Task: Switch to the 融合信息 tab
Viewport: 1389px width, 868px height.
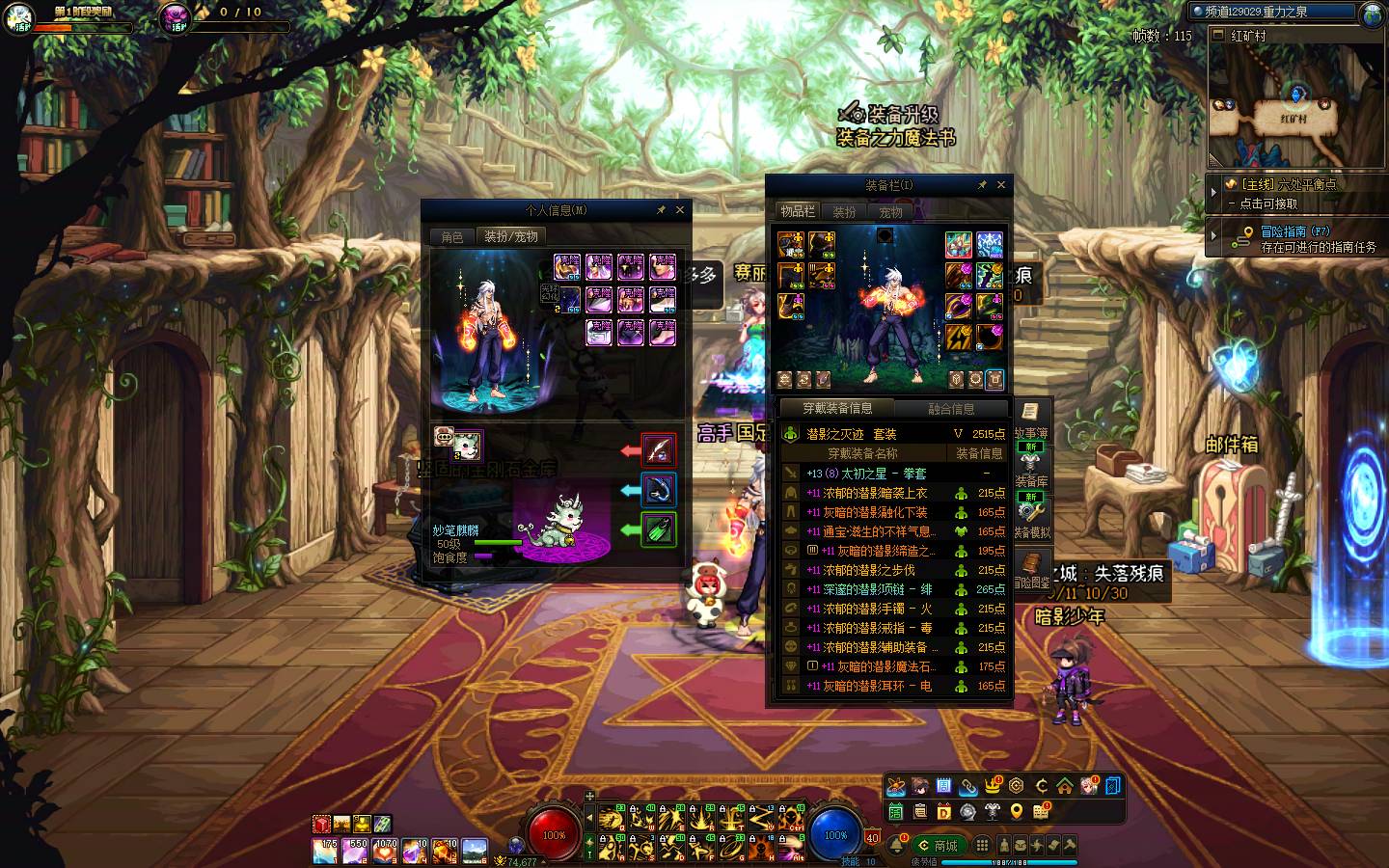Action: point(951,408)
